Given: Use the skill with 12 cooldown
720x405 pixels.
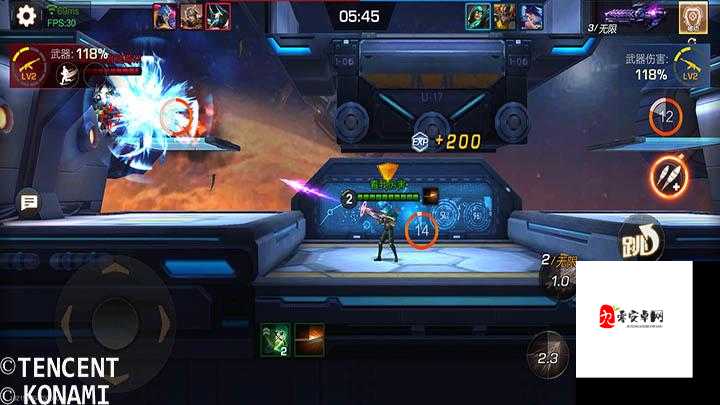Looking at the screenshot, I should point(665,117).
